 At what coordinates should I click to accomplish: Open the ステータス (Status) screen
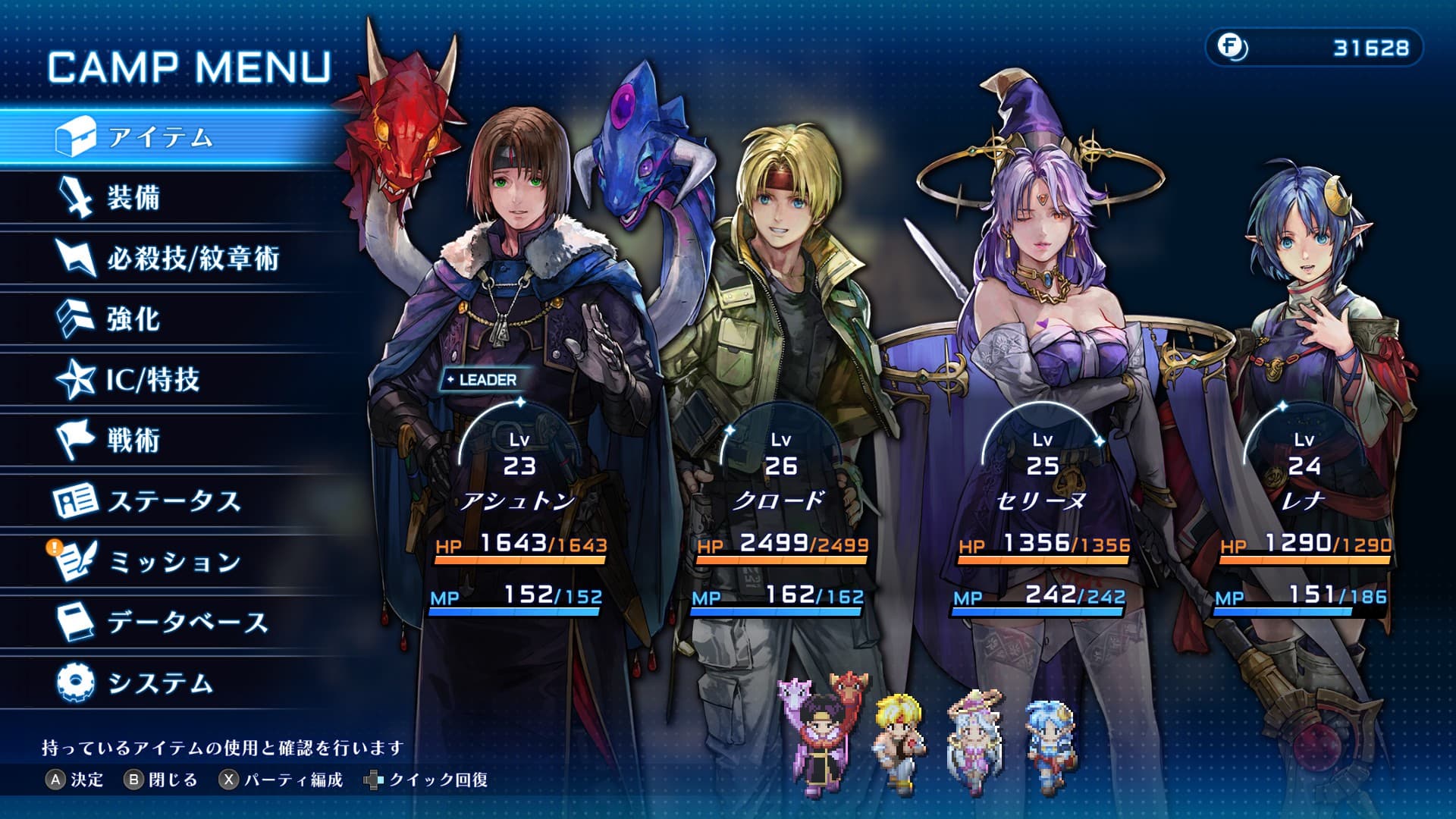point(174,501)
